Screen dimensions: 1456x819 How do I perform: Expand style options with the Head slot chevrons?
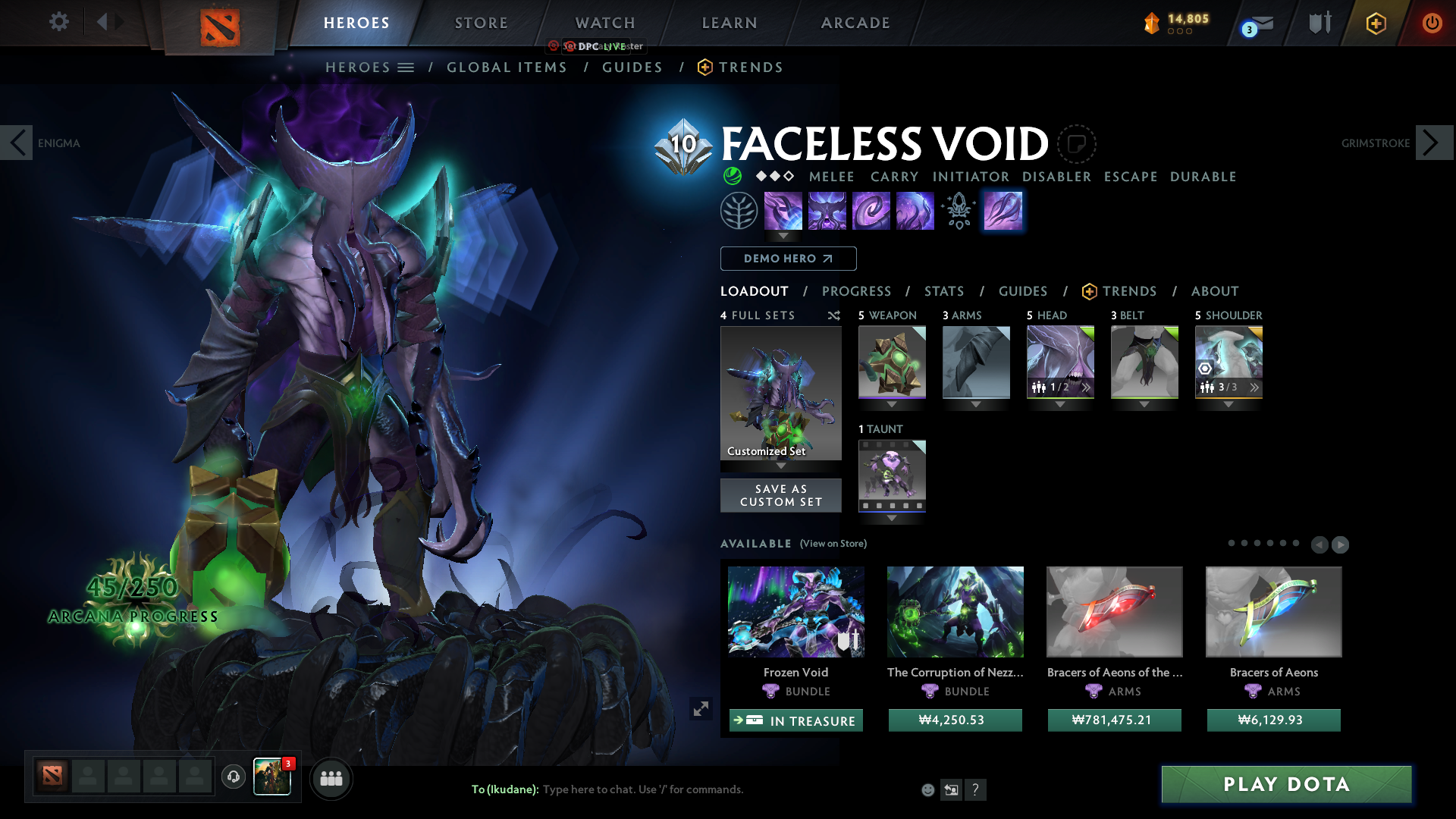click(x=1086, y=387)
